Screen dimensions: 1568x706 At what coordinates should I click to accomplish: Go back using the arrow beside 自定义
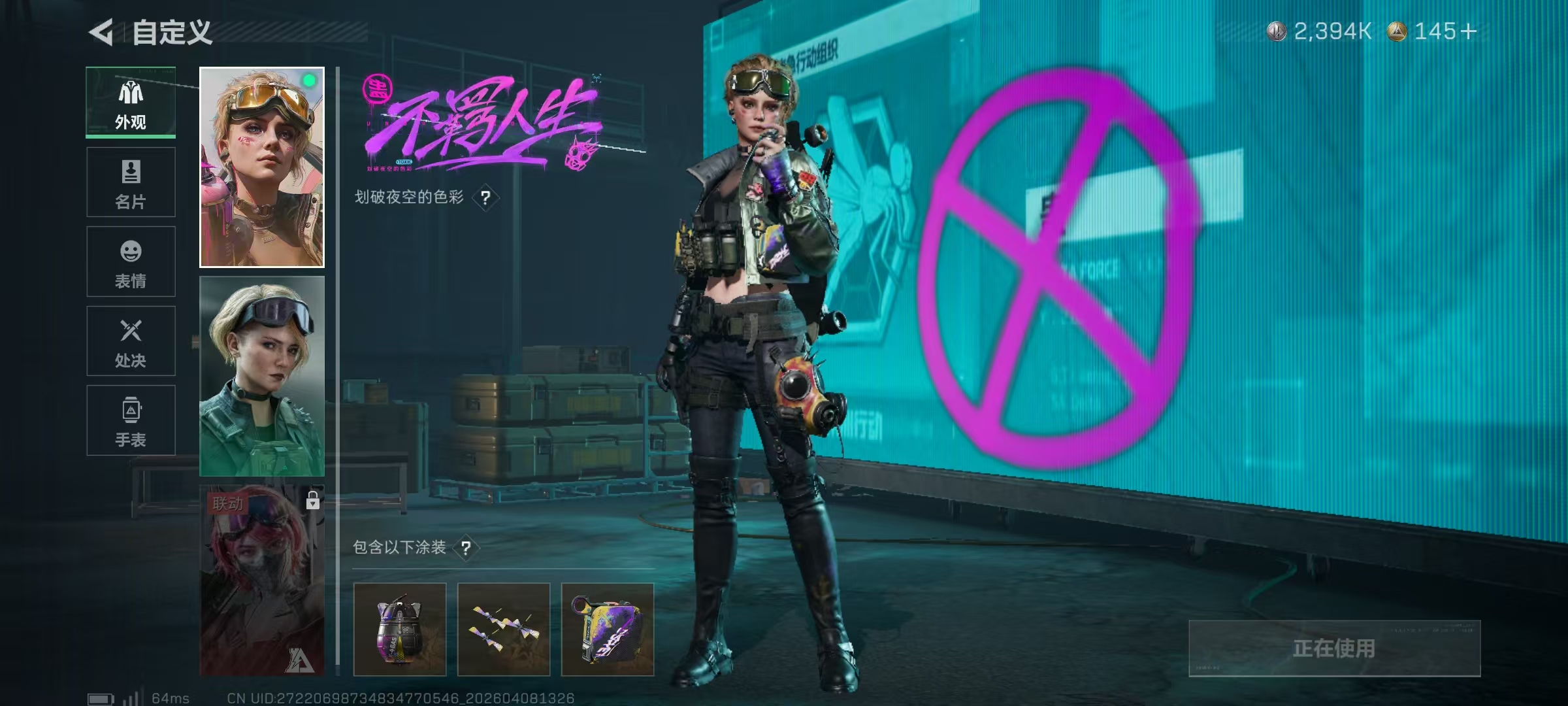pyautogui.click(x=102, y=32)
